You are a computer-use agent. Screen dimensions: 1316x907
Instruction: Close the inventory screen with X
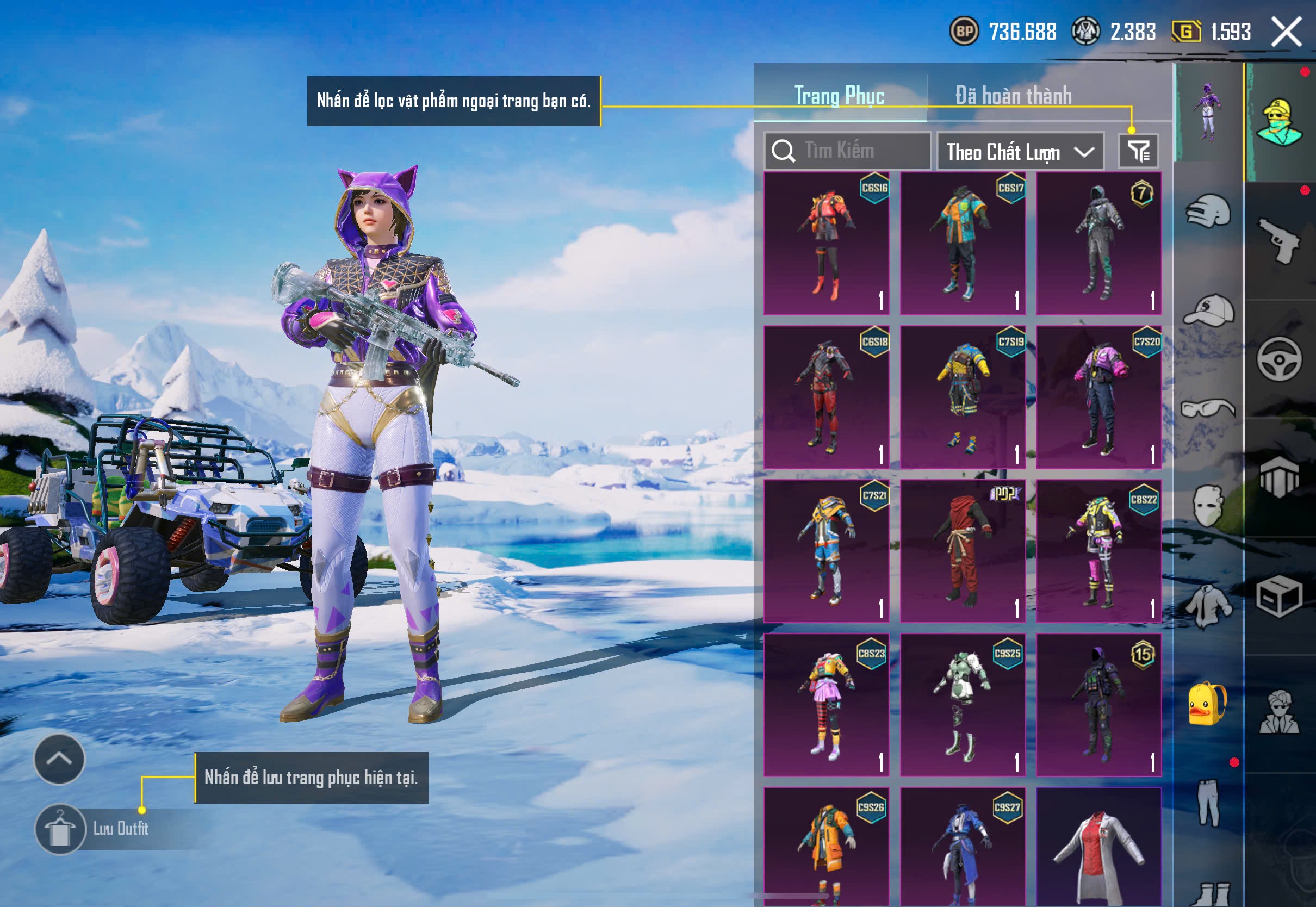1287,31
